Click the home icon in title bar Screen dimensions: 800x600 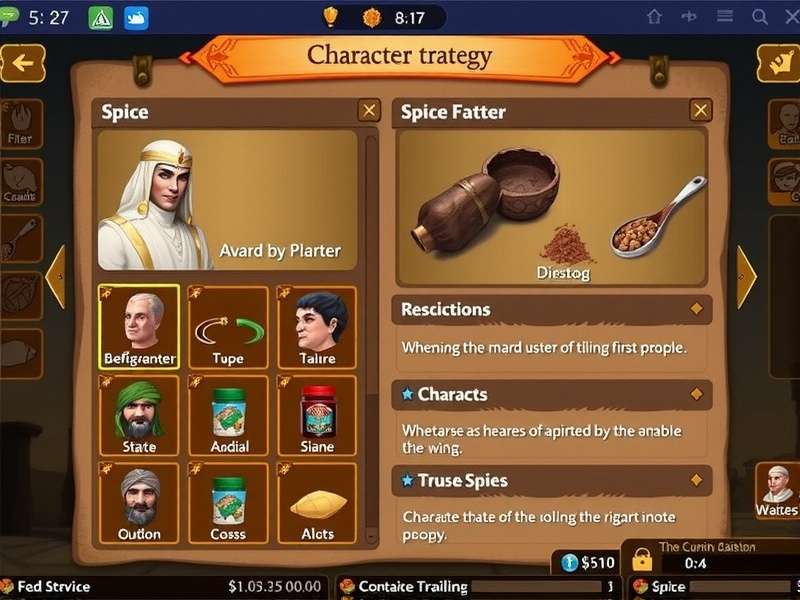point(654,17)
